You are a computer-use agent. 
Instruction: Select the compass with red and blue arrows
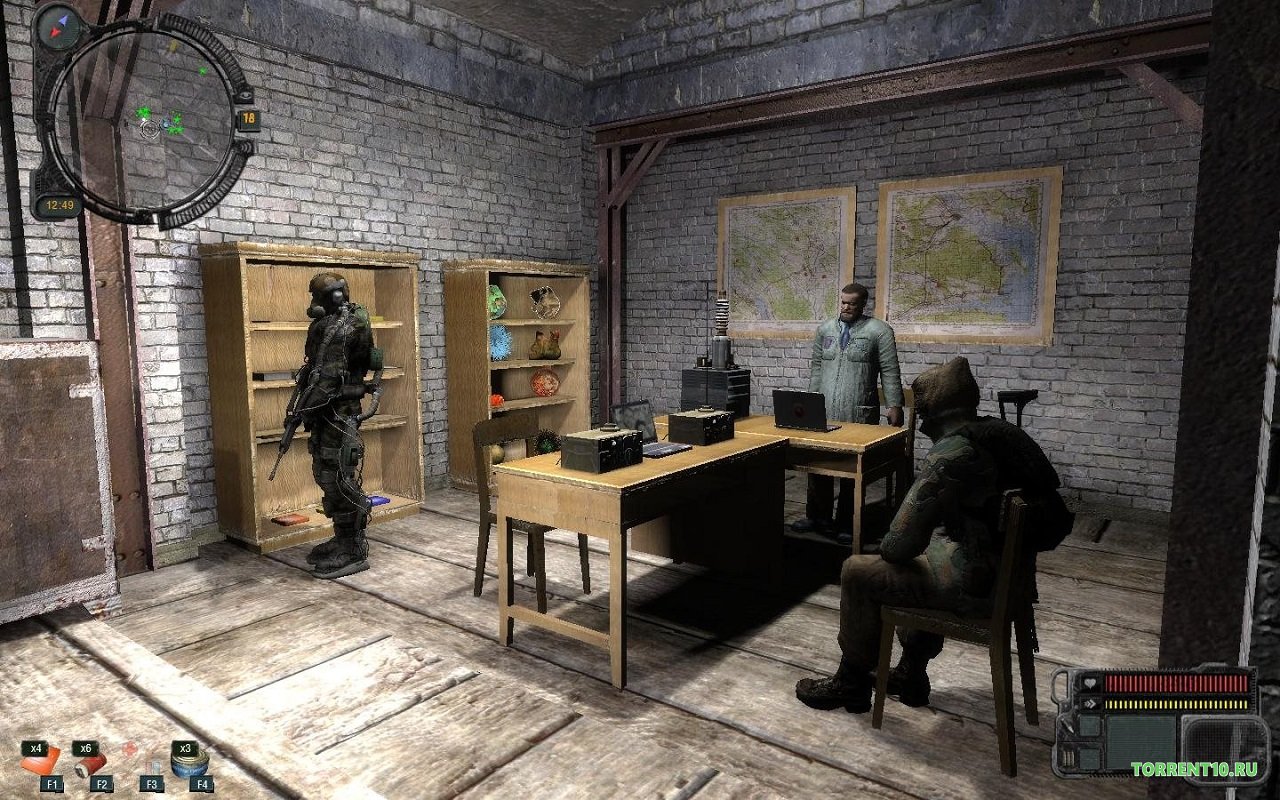pyautogui.click(x=58, y=24)
